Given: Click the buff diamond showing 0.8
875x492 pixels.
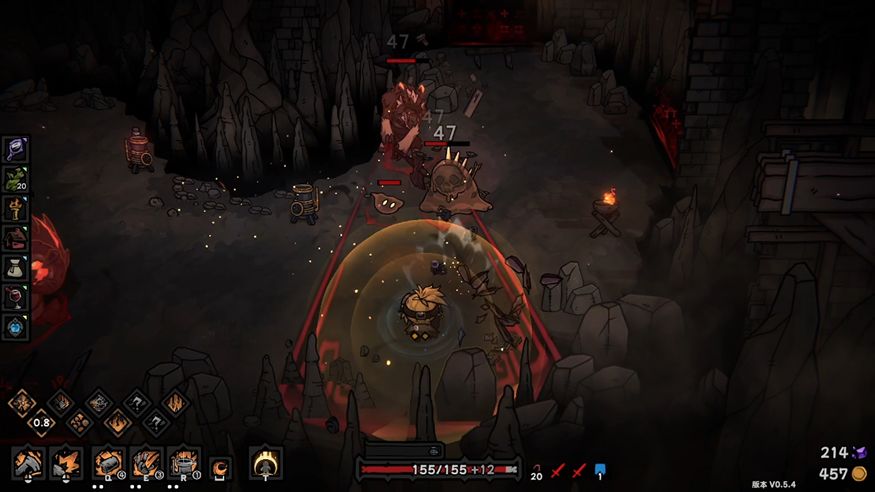Looking at the screenshot, I should [x=40, y=422].
